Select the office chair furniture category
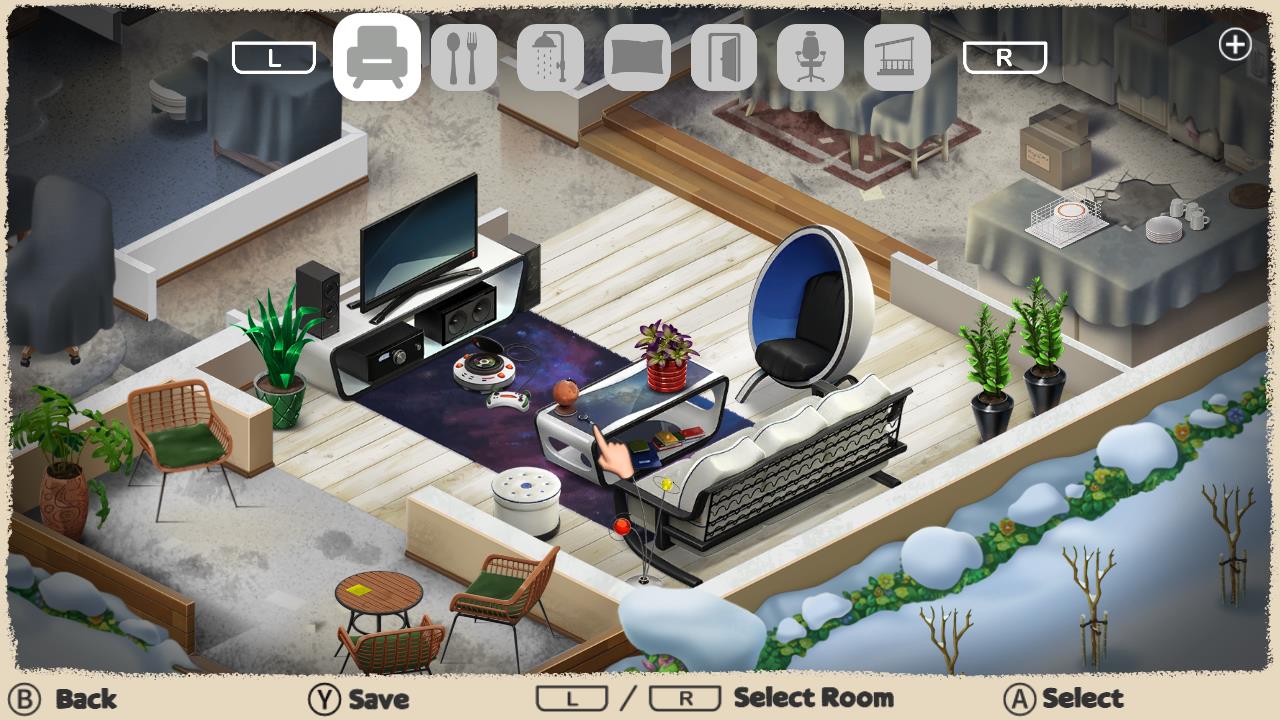 click(810, 57)
